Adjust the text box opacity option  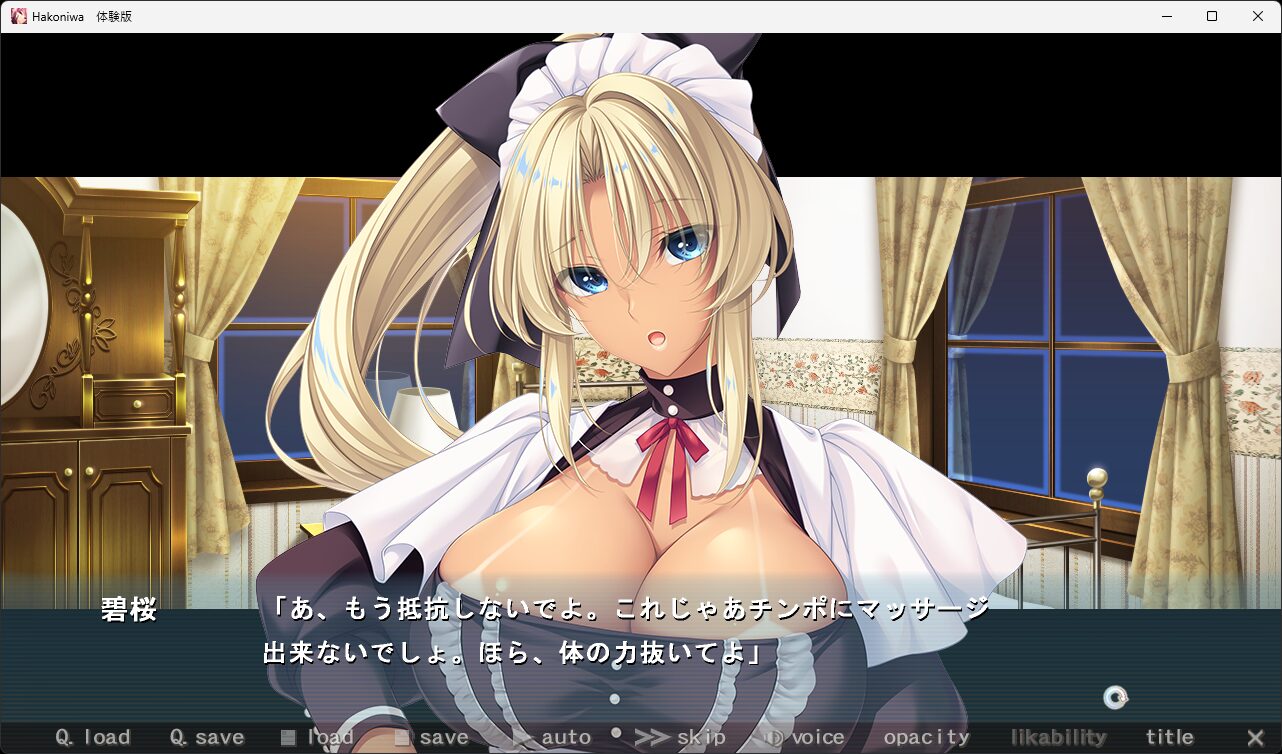(926, 738)
